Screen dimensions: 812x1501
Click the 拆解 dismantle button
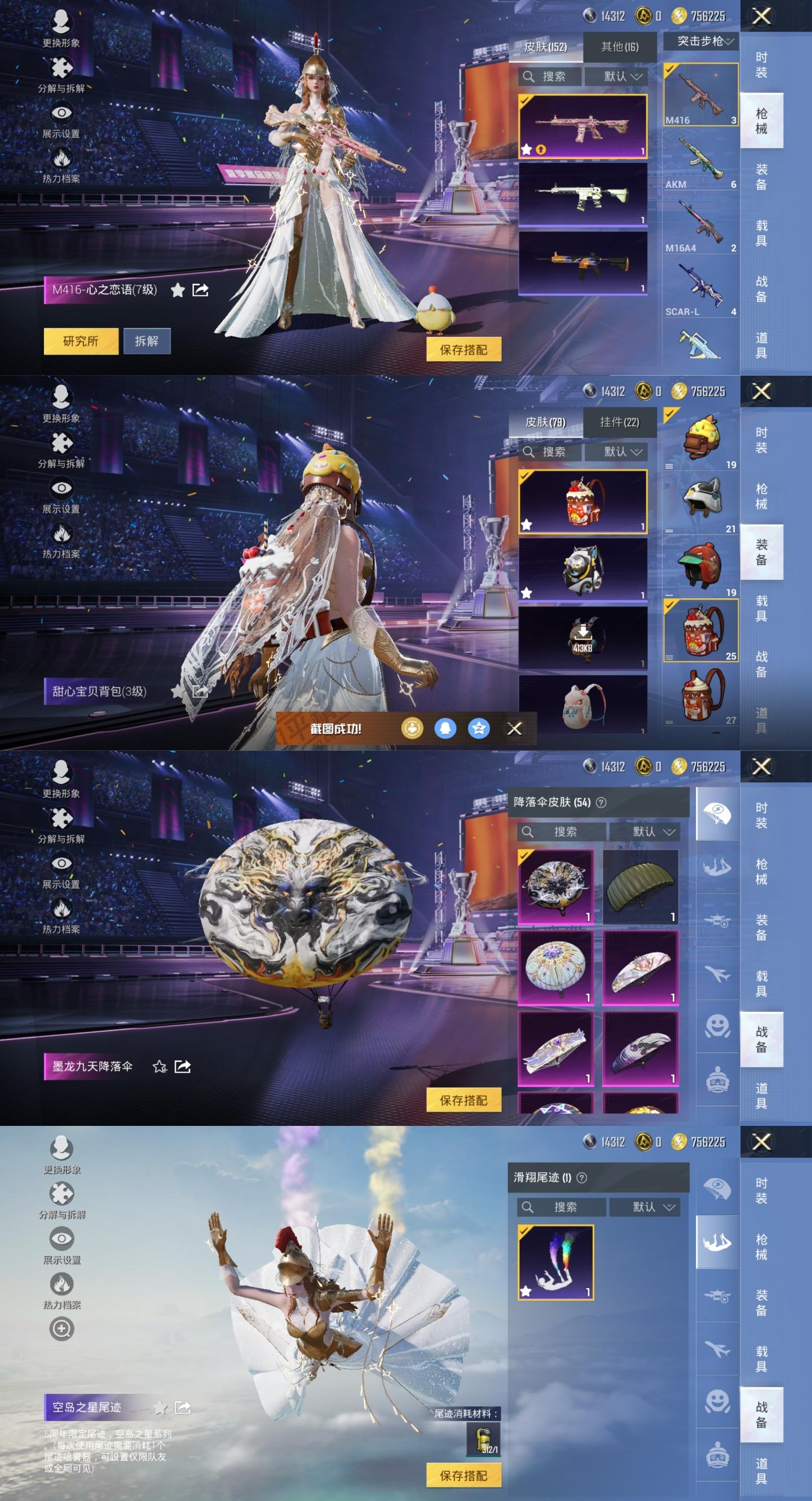coord(147,341)
